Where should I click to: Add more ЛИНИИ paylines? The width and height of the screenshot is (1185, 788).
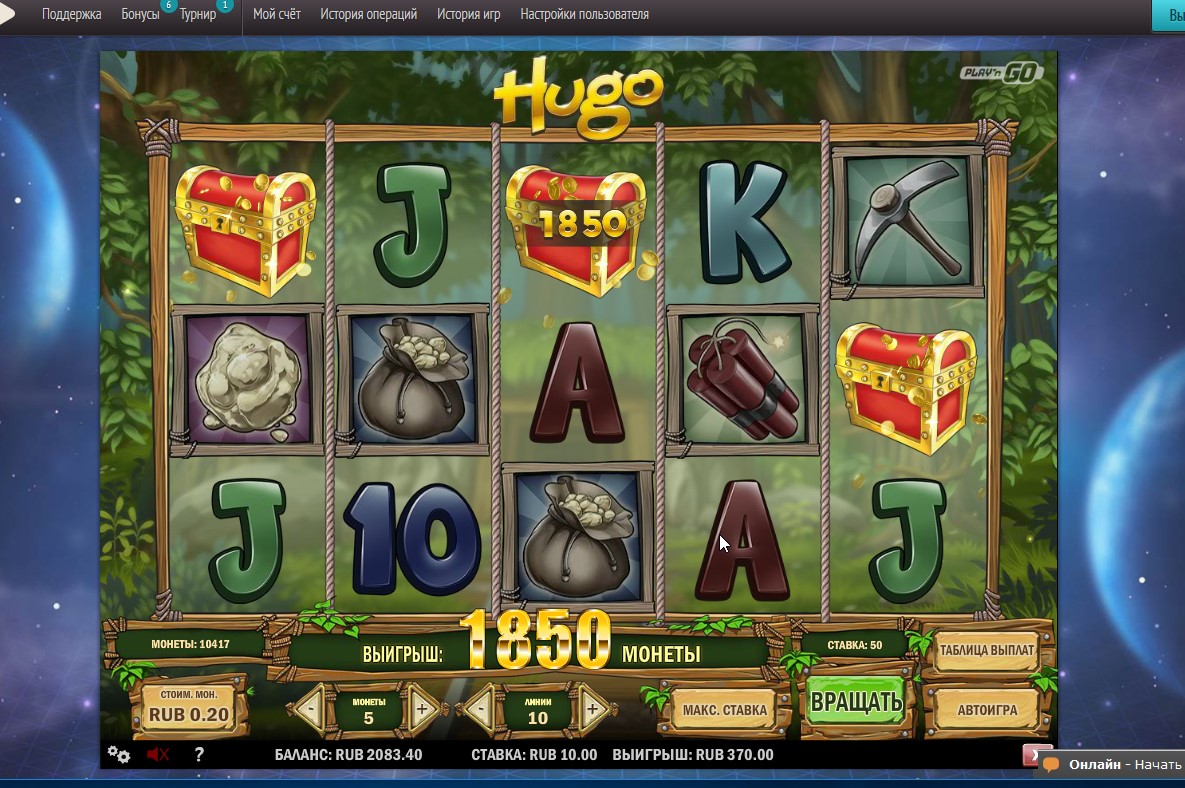pyautogui.click(x=592, y=710)
